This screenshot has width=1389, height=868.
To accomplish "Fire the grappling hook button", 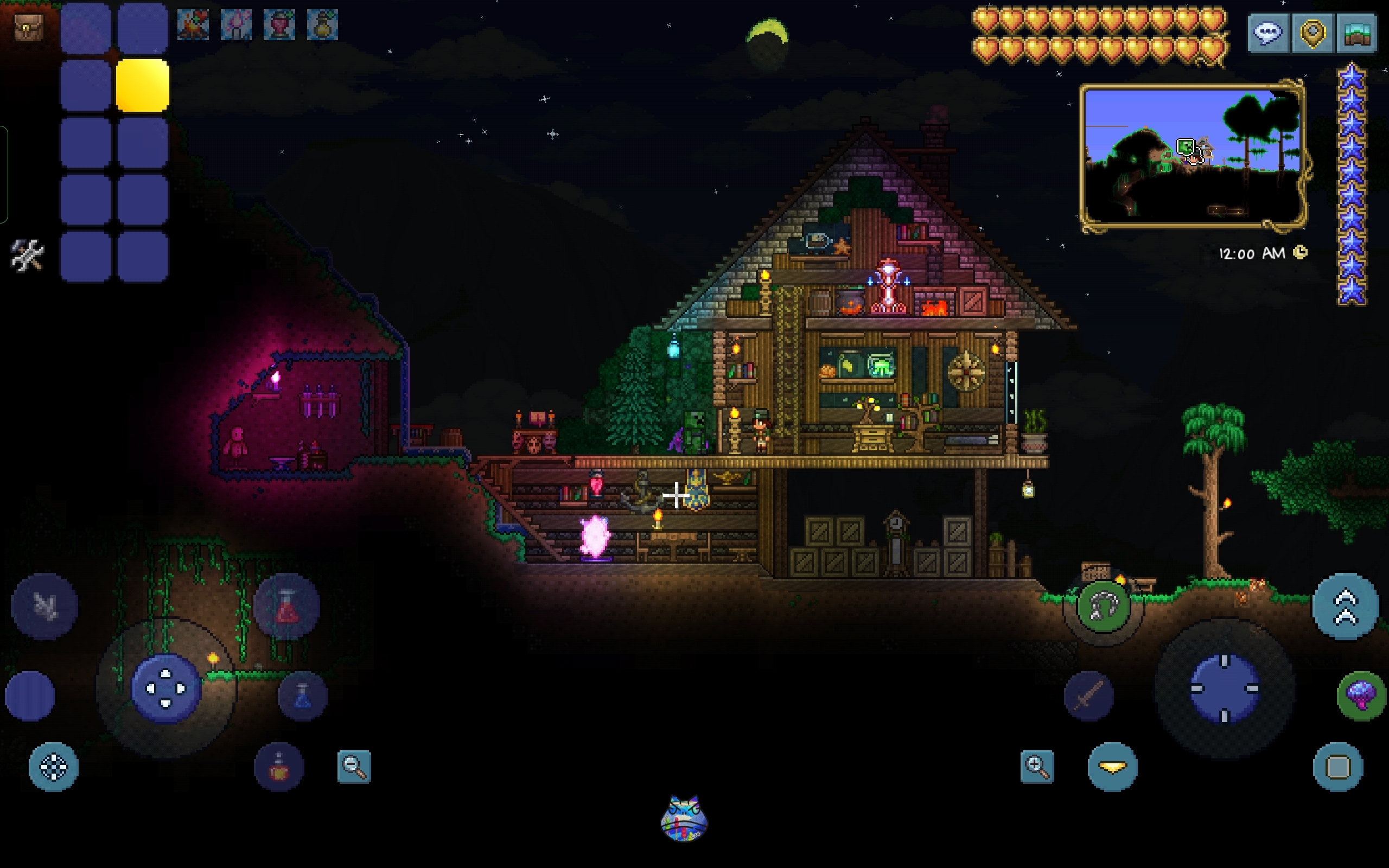I will 1103,606.
